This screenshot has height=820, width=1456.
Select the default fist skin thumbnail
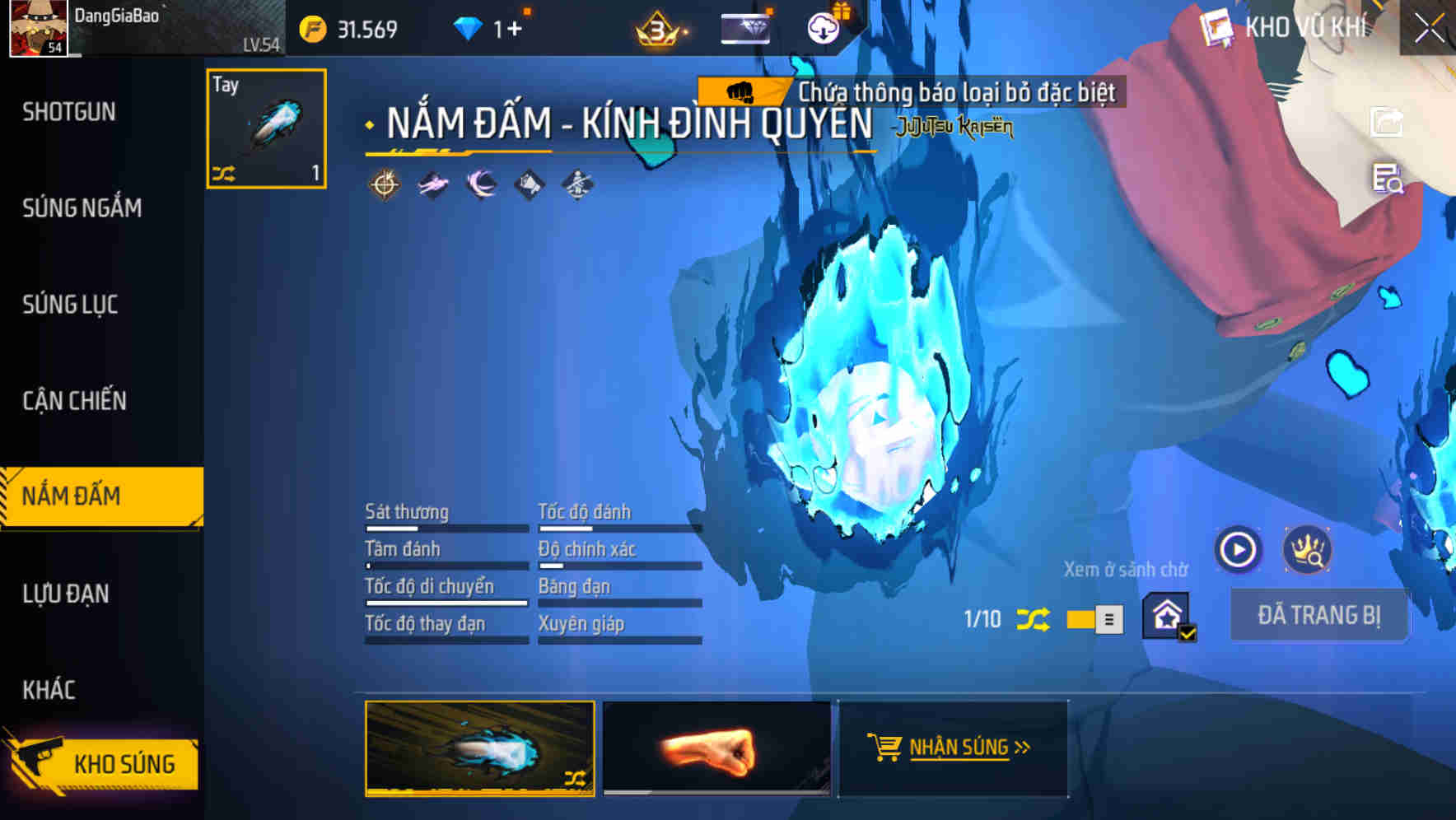pos(715,749)
